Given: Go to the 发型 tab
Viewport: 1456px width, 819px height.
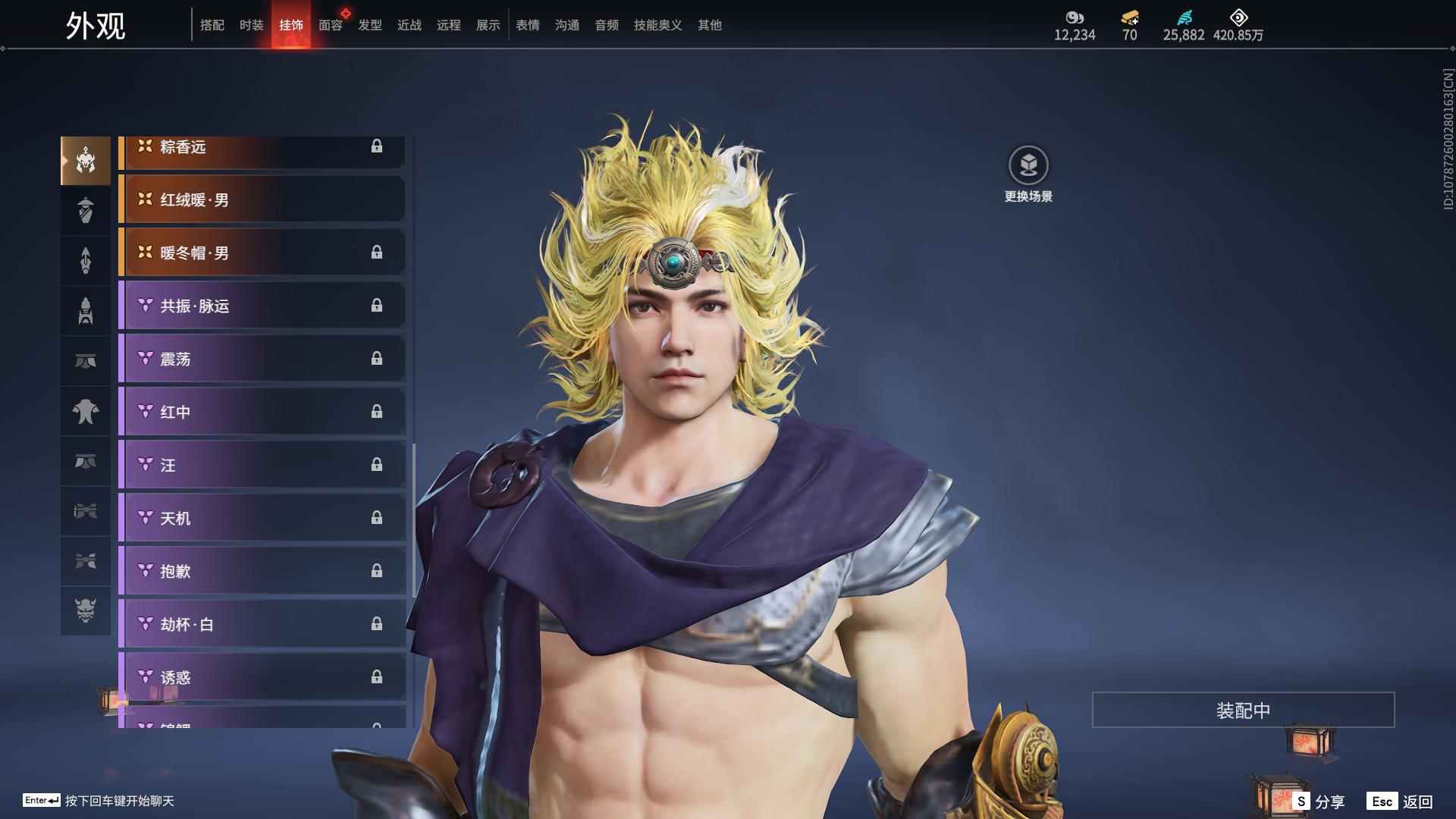Looking at the screenshot, I should 370,25.
